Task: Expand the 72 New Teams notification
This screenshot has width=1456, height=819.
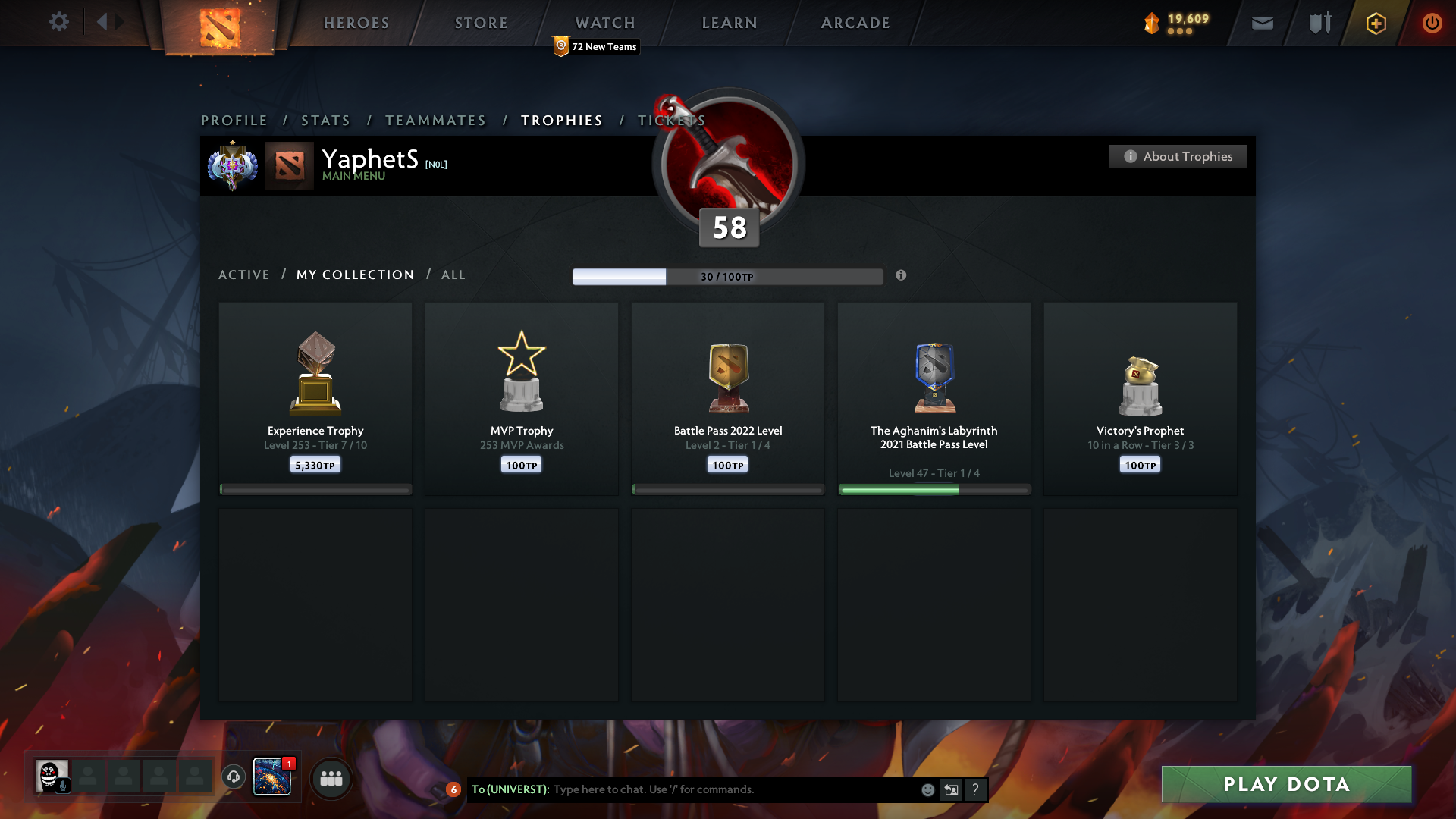Action: [596, 46]
